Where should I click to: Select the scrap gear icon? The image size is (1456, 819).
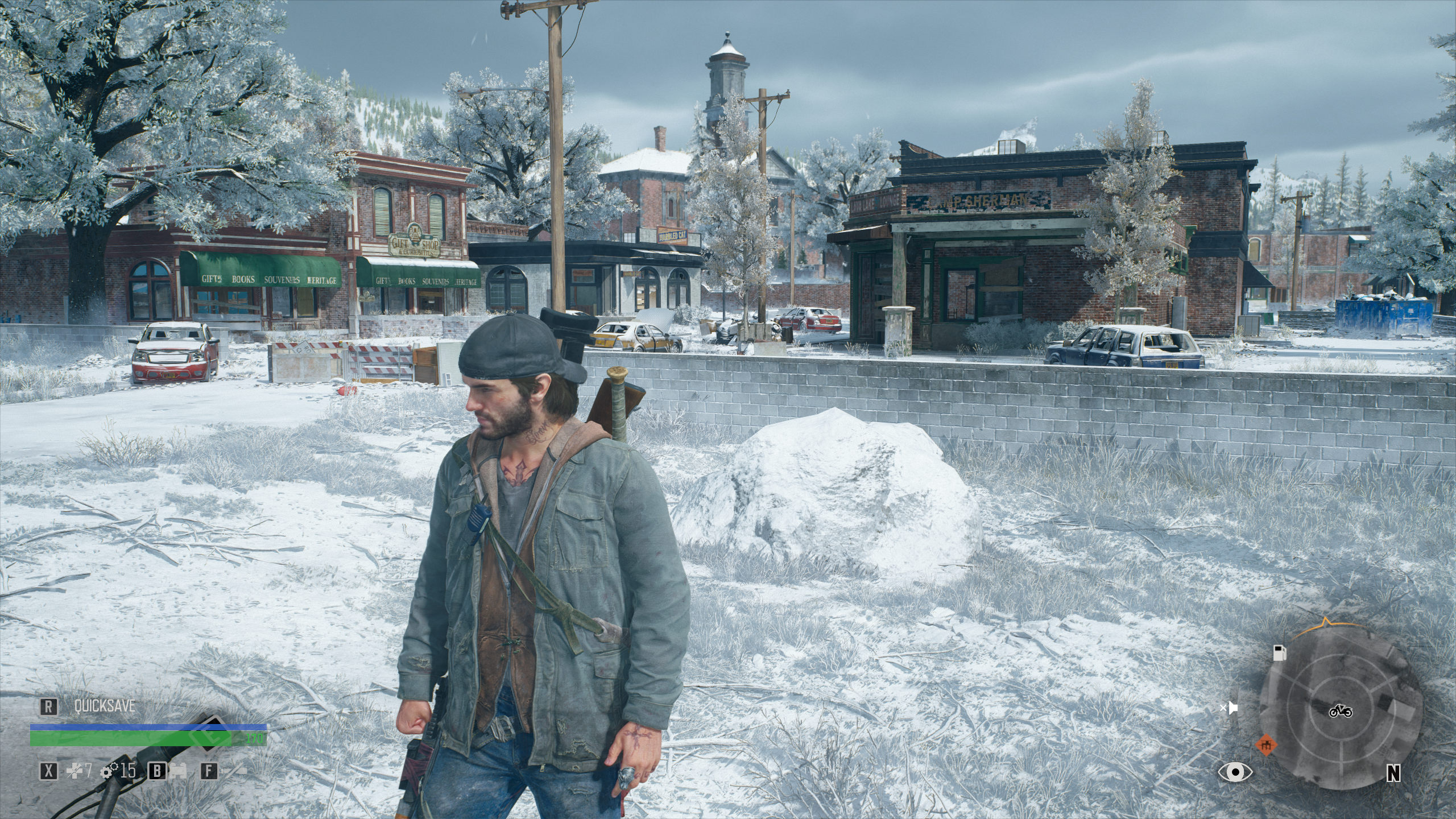(x=109, y=771)
